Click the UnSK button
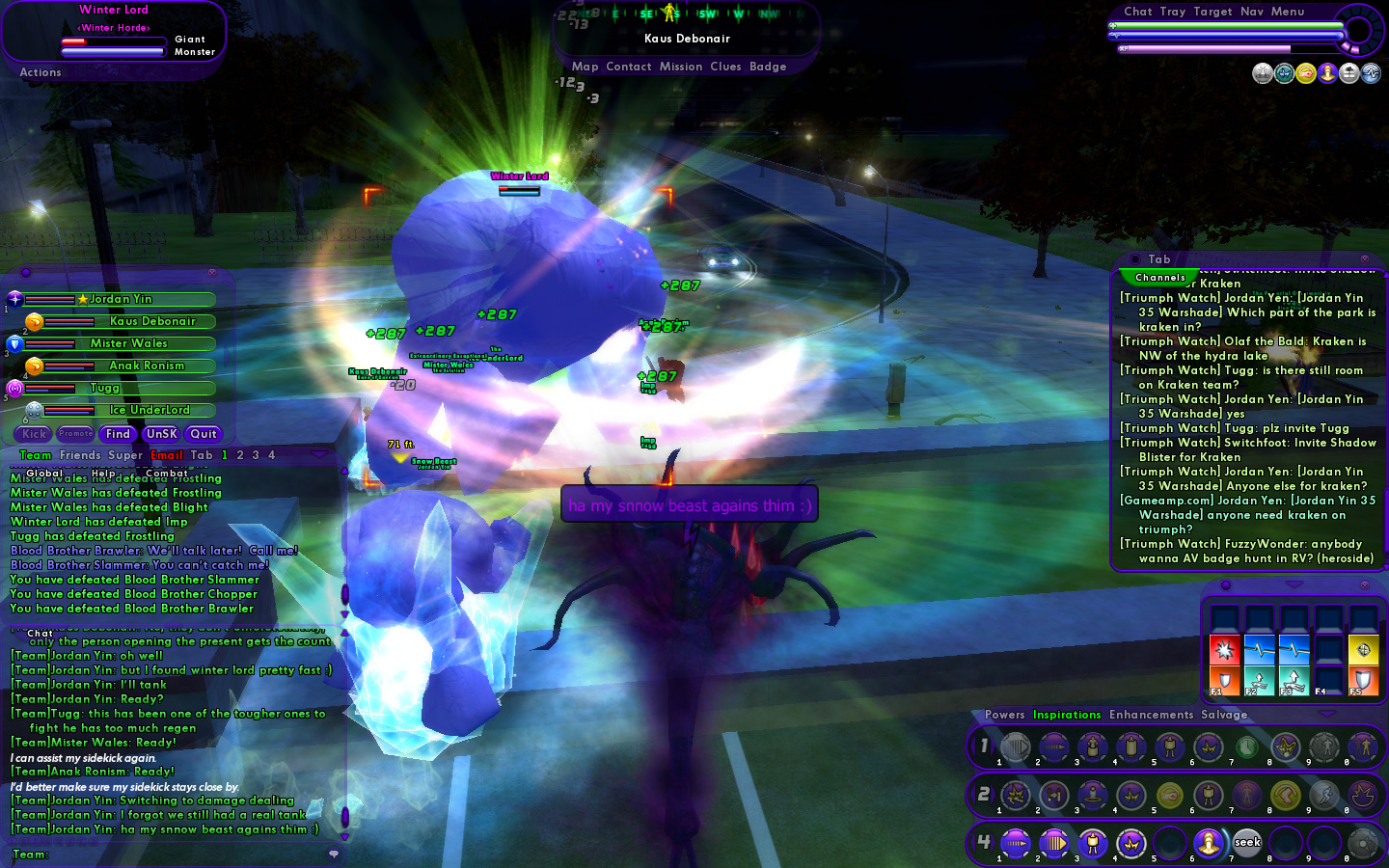This screenshot has width=1389, height=868. (161, 434)
